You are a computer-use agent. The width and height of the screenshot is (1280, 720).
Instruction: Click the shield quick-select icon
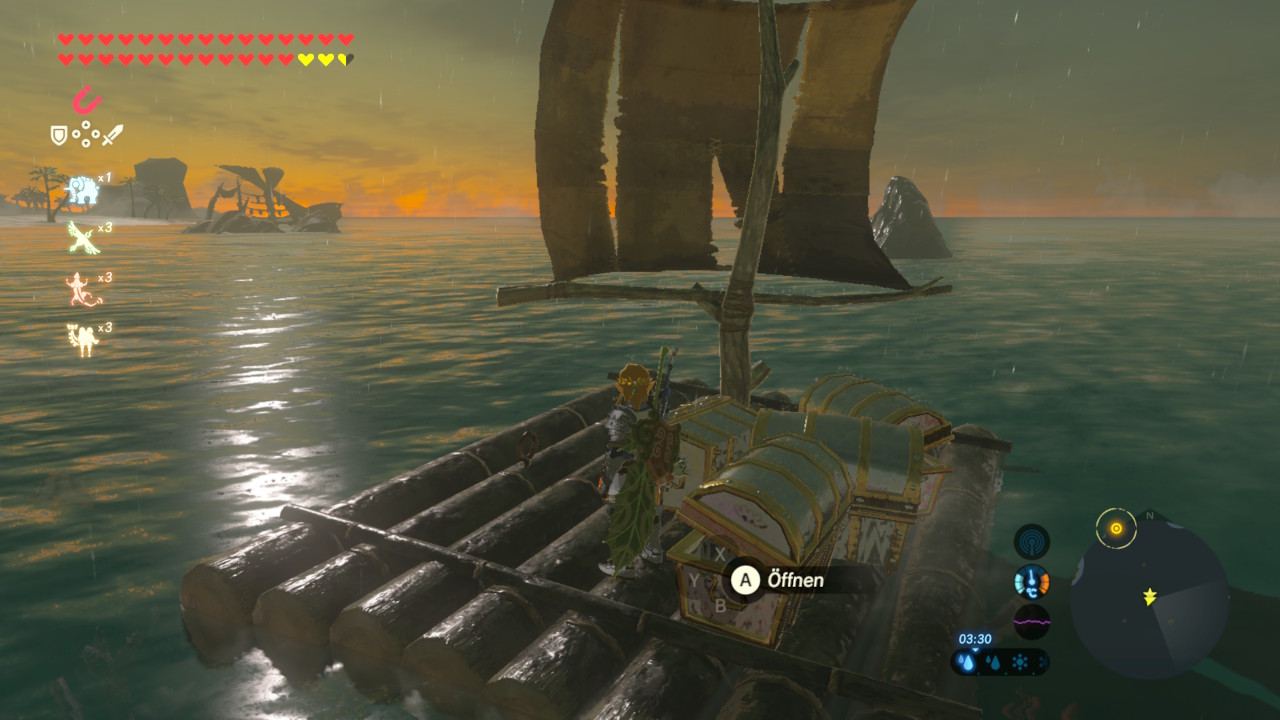[x=60, y=134]
